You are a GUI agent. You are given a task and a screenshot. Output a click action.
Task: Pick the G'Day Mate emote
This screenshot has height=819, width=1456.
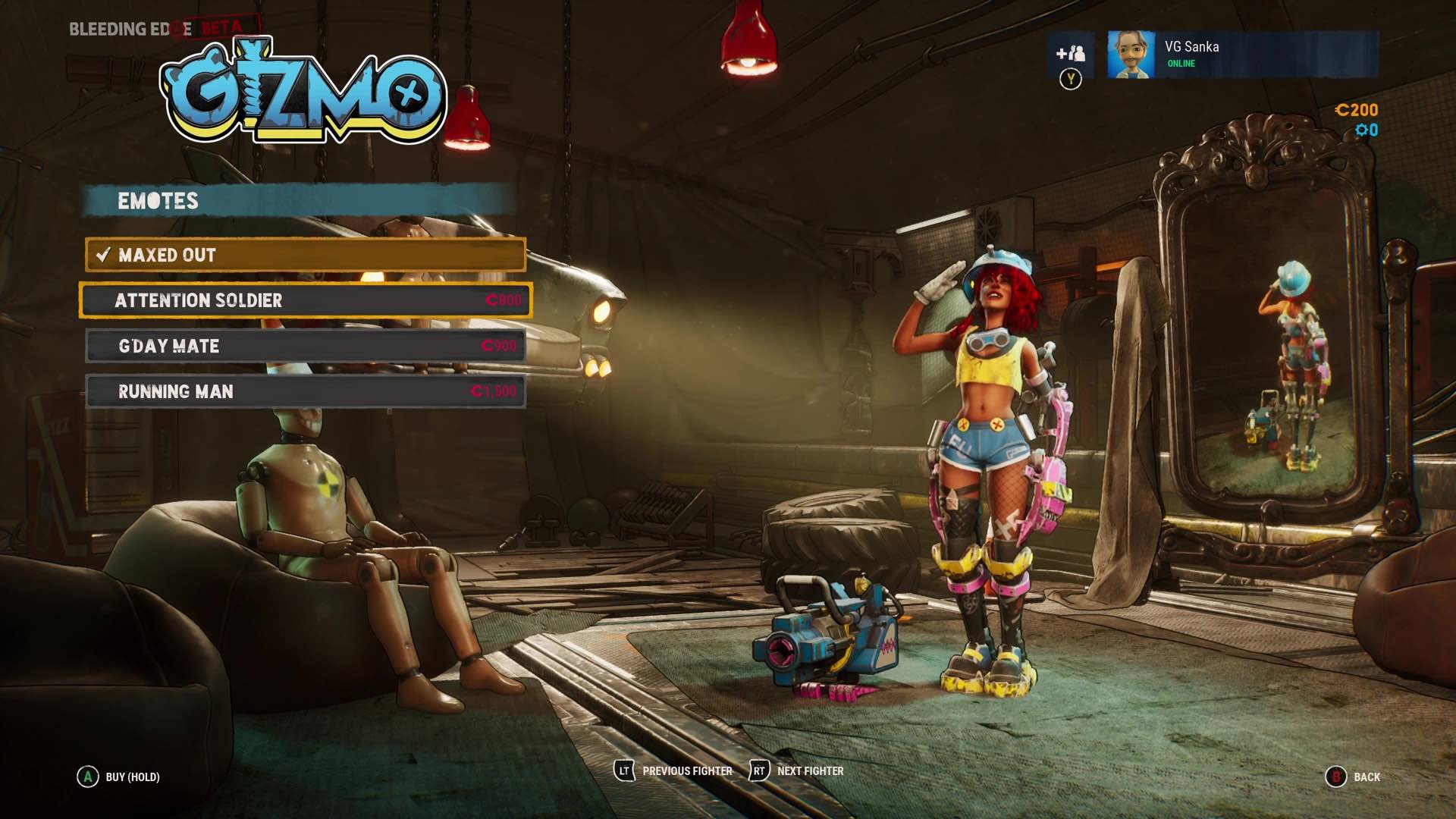305,346
